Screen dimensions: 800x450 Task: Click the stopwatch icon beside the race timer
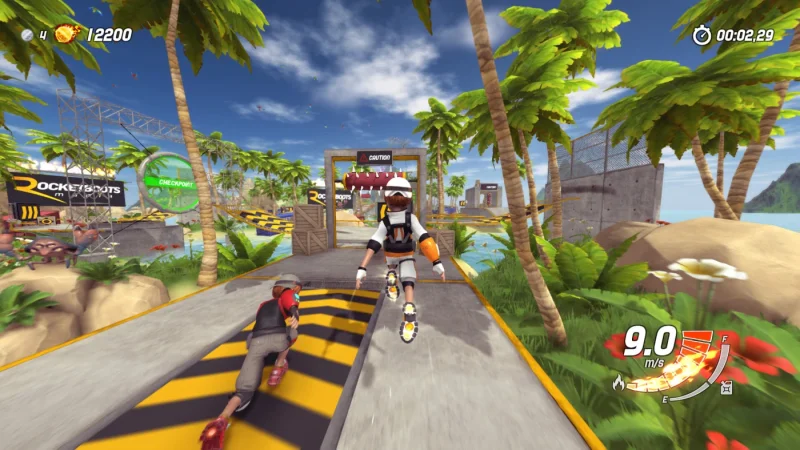tap(702, 35)
